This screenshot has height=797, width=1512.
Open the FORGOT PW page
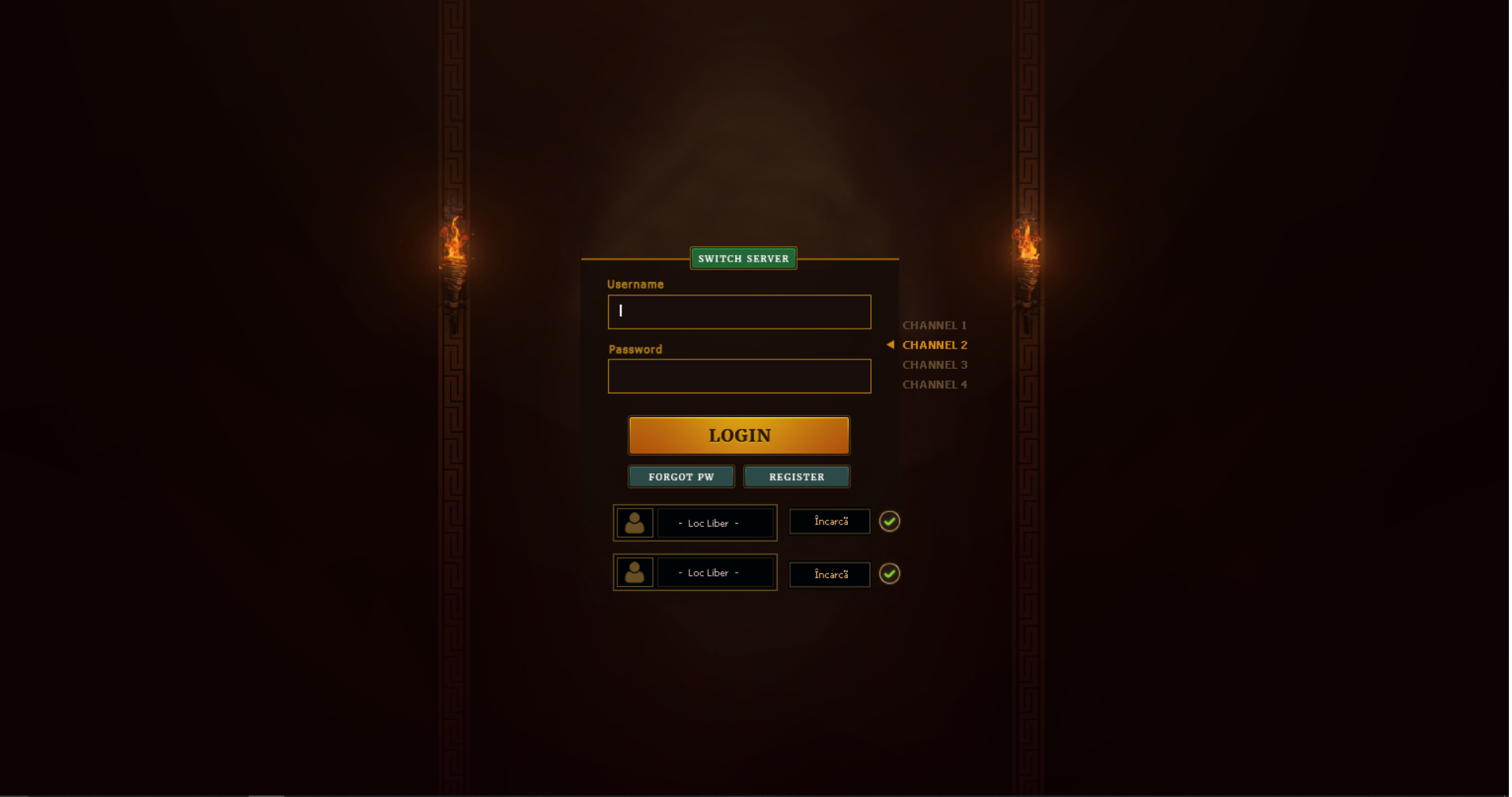680,476
